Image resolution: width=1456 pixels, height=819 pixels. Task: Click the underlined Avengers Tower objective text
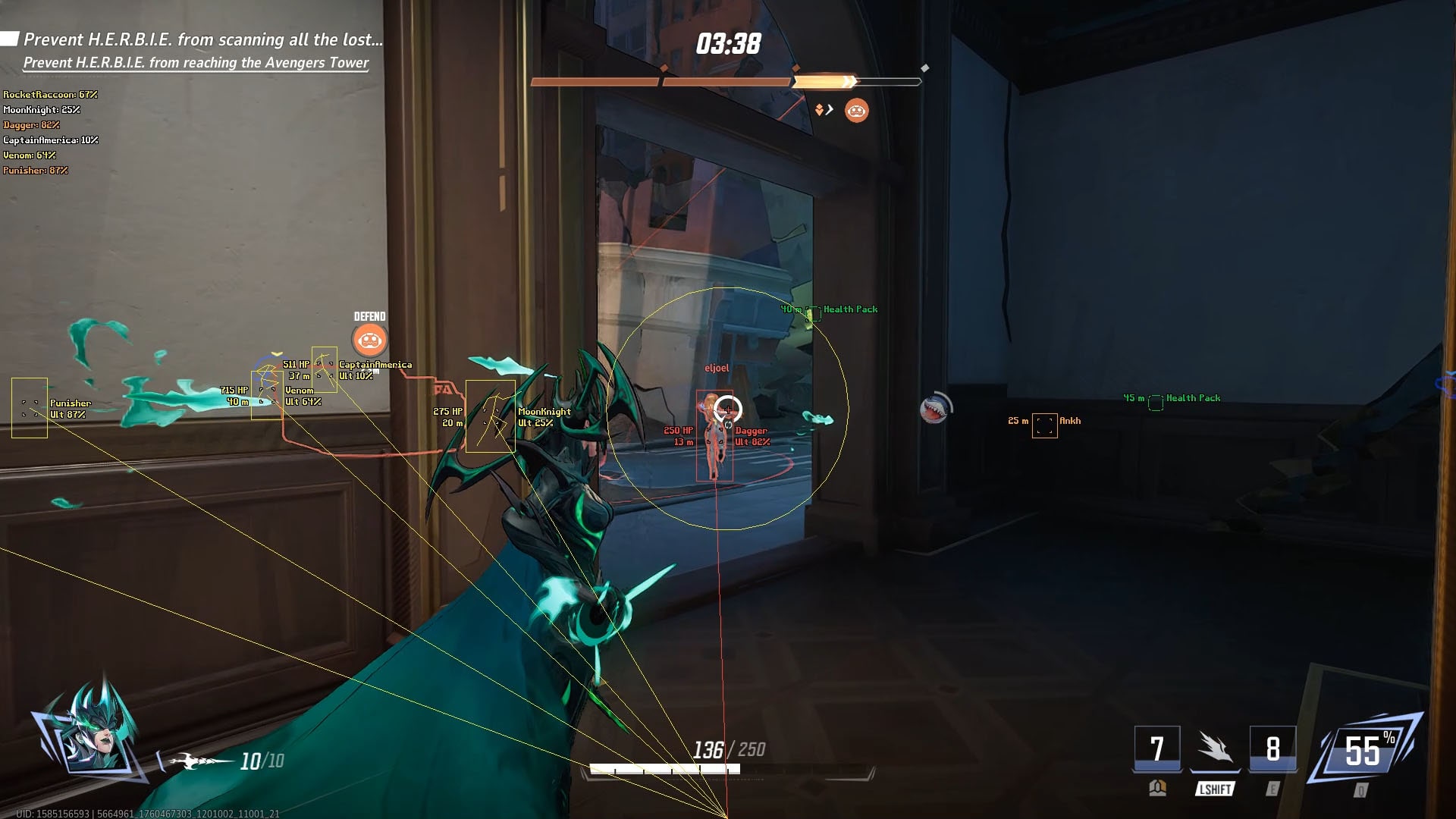196,64
